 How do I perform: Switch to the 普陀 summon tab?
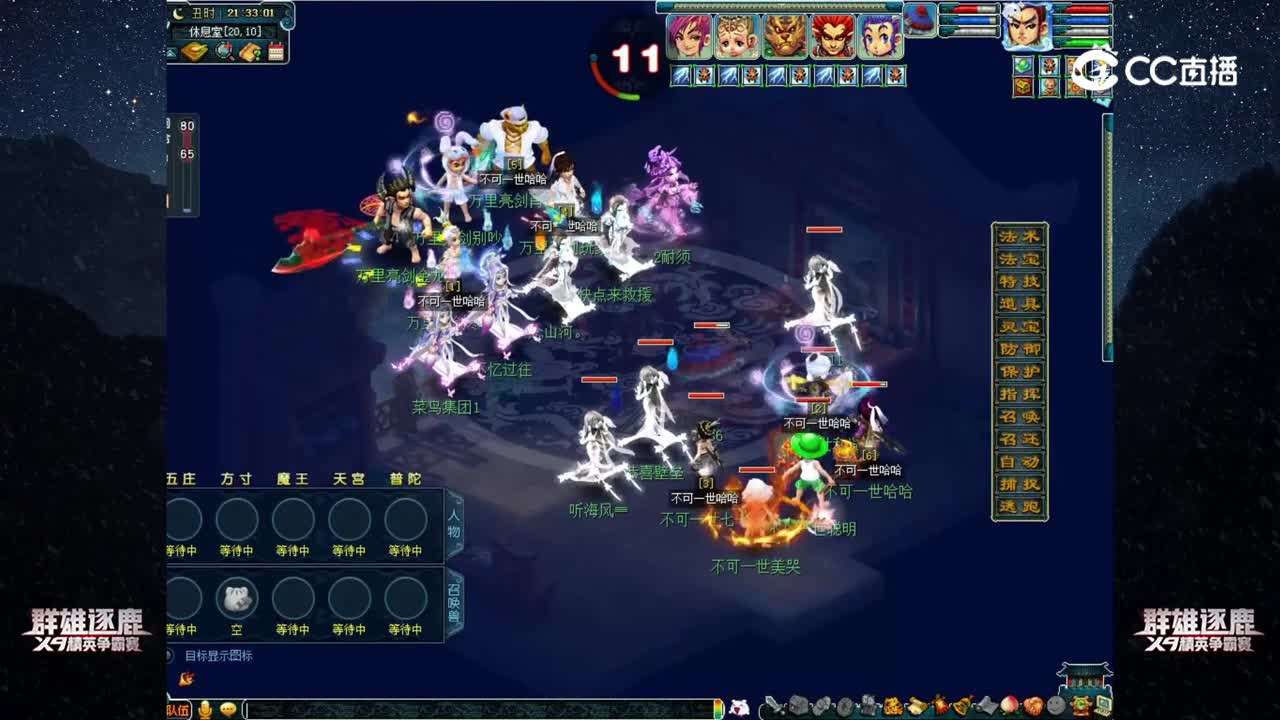pos(402,478)
